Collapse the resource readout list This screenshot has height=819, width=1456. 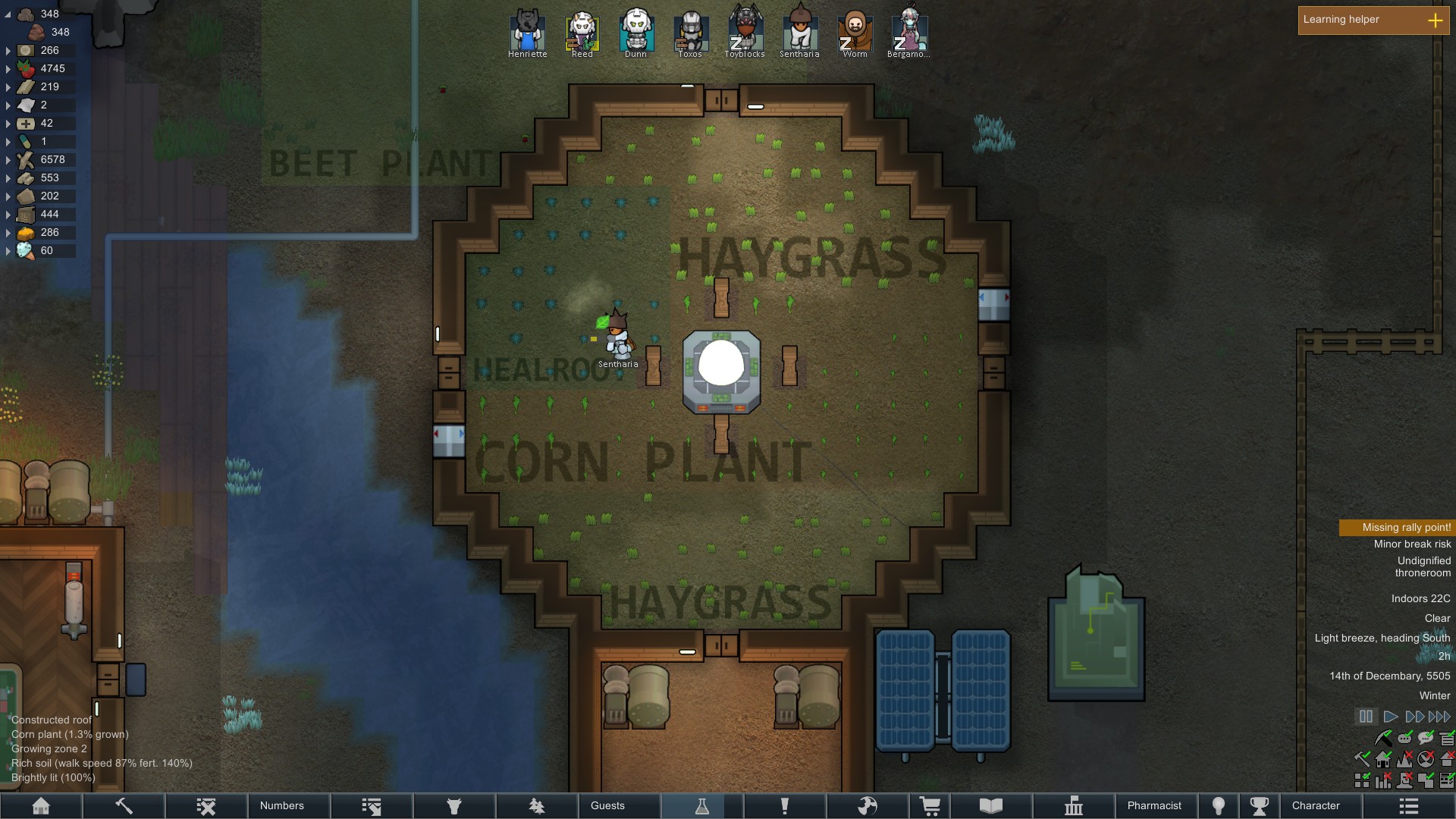(x=8, y=14)
